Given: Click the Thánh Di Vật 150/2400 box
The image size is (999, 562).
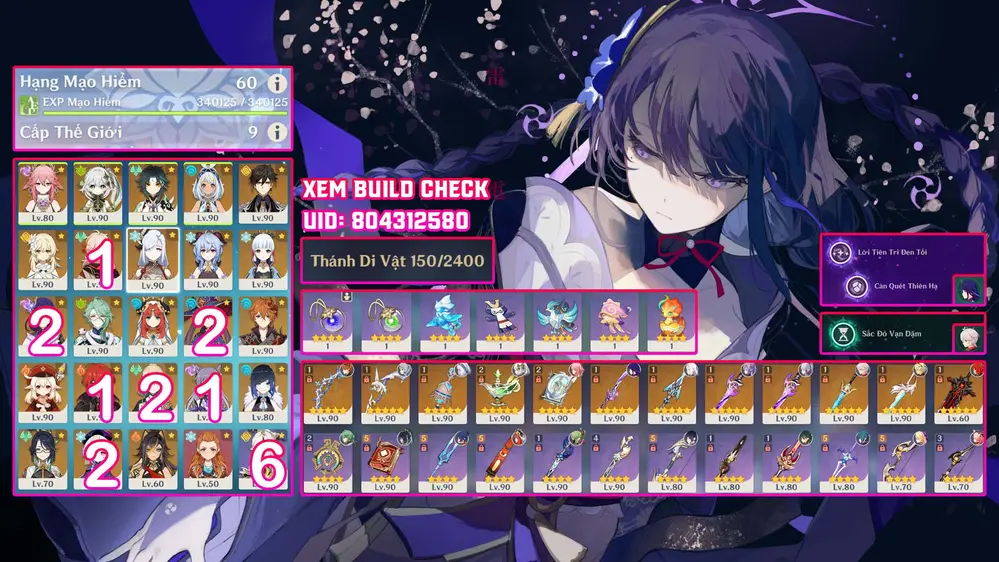Looking at the screenshot, I should coord(397,263).
